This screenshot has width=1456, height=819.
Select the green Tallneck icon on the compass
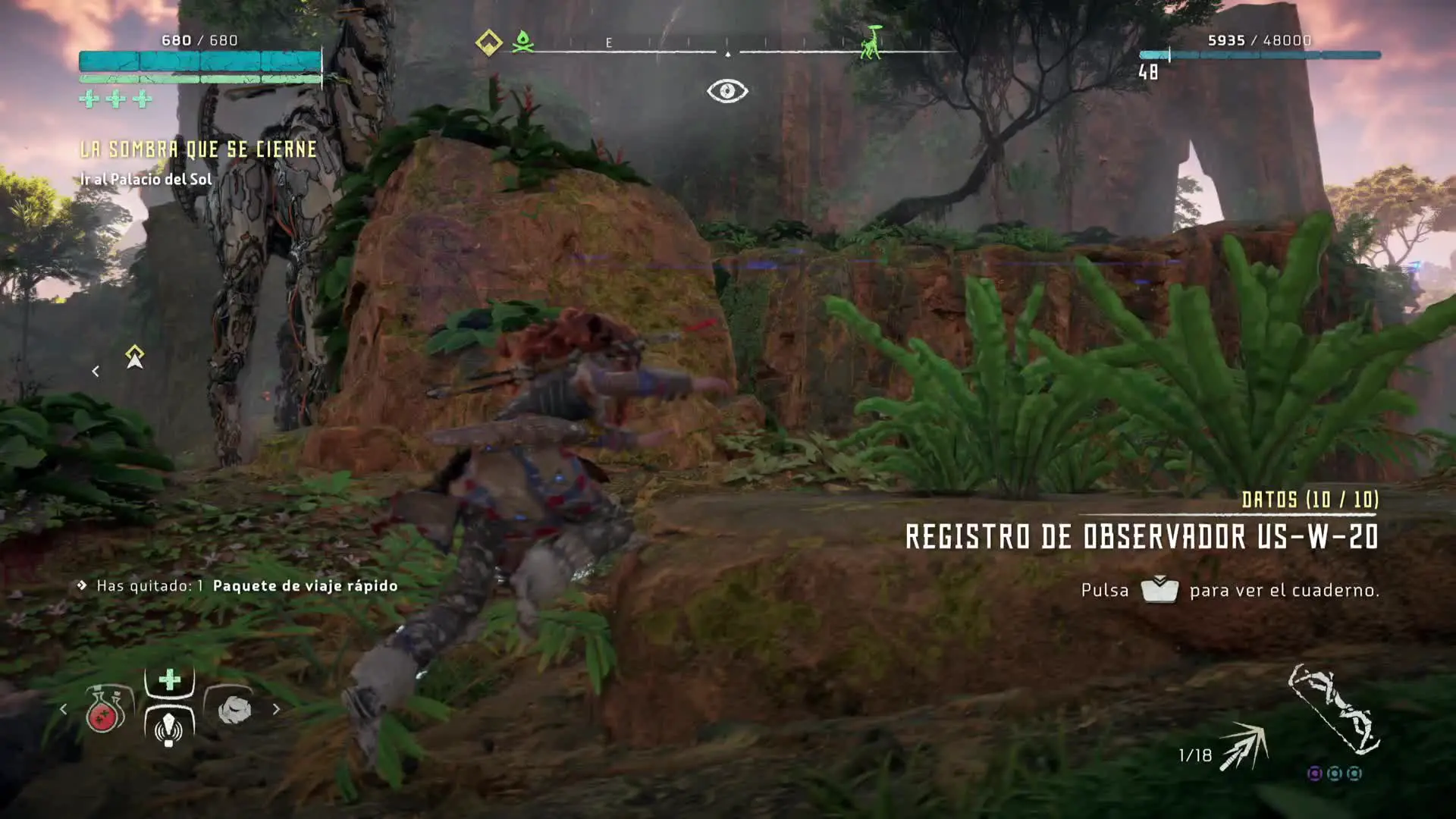pyautogui.click(x=872, y=42)
